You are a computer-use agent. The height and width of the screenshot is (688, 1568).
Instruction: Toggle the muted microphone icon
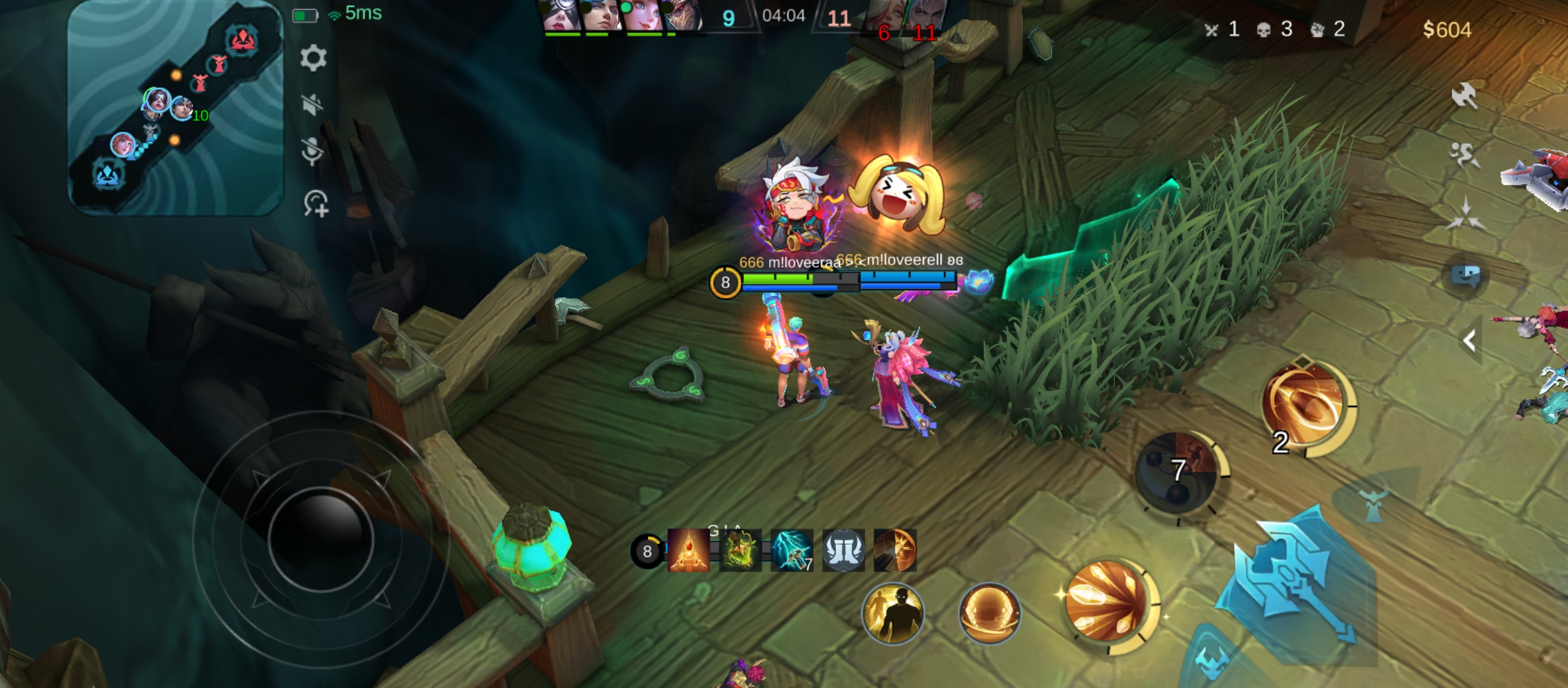click(x=312, y=152)
